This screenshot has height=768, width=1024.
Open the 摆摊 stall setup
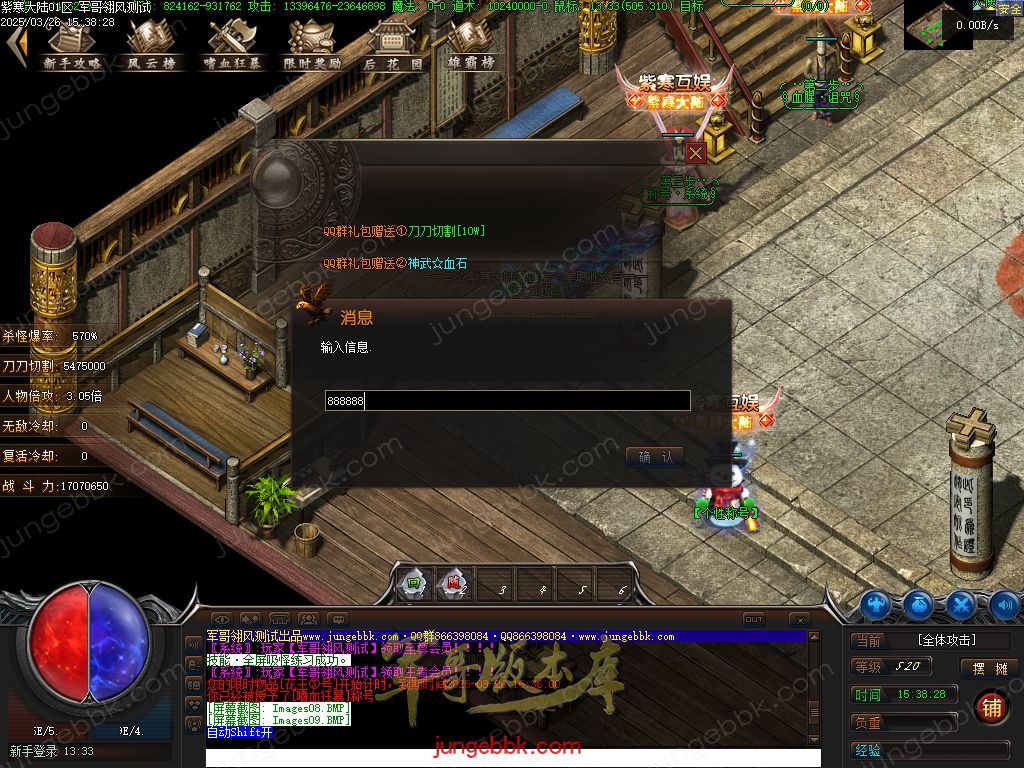(989, 668)
